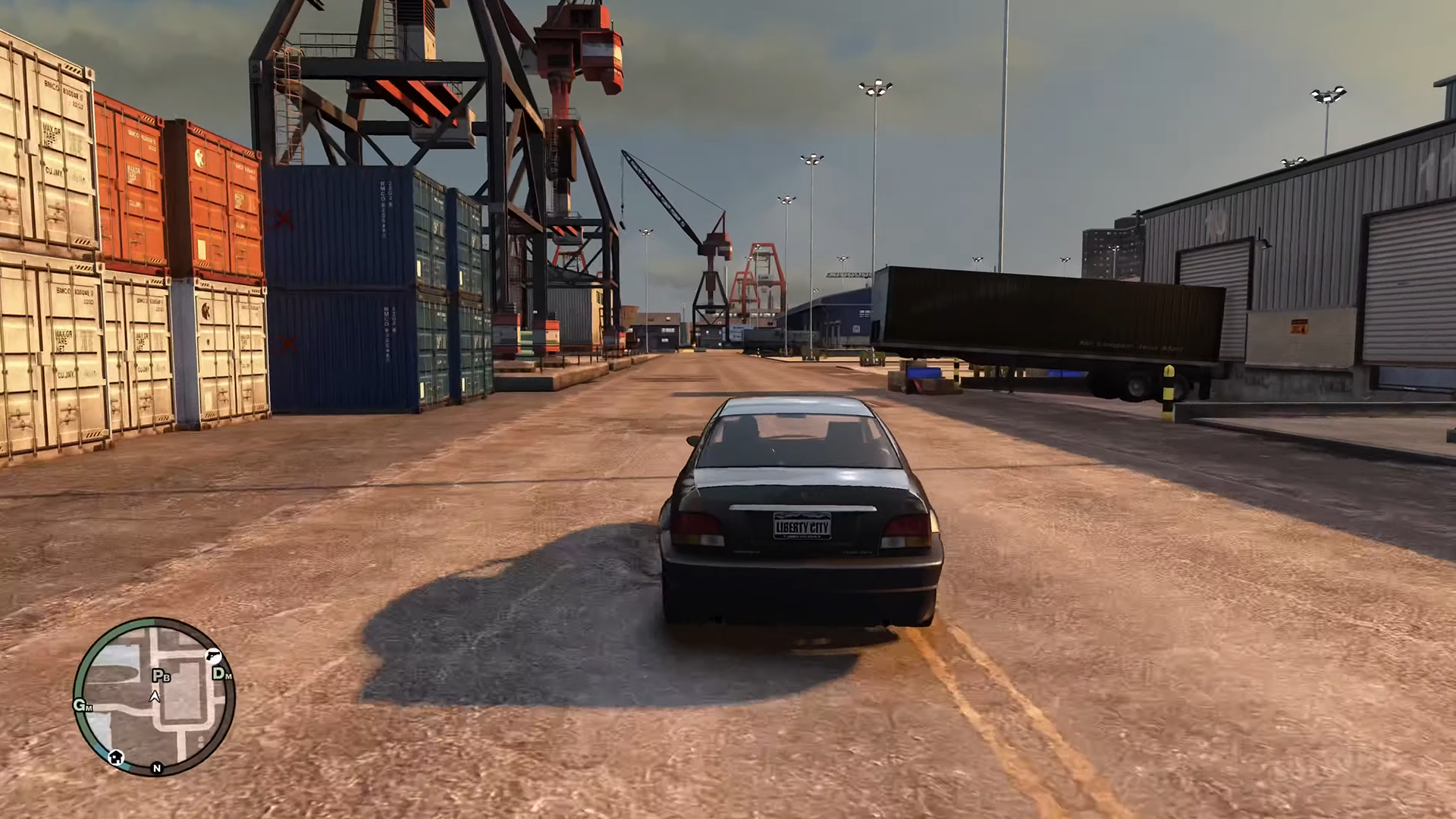Click the DM mission blip on the minimap

click(221, 673)
